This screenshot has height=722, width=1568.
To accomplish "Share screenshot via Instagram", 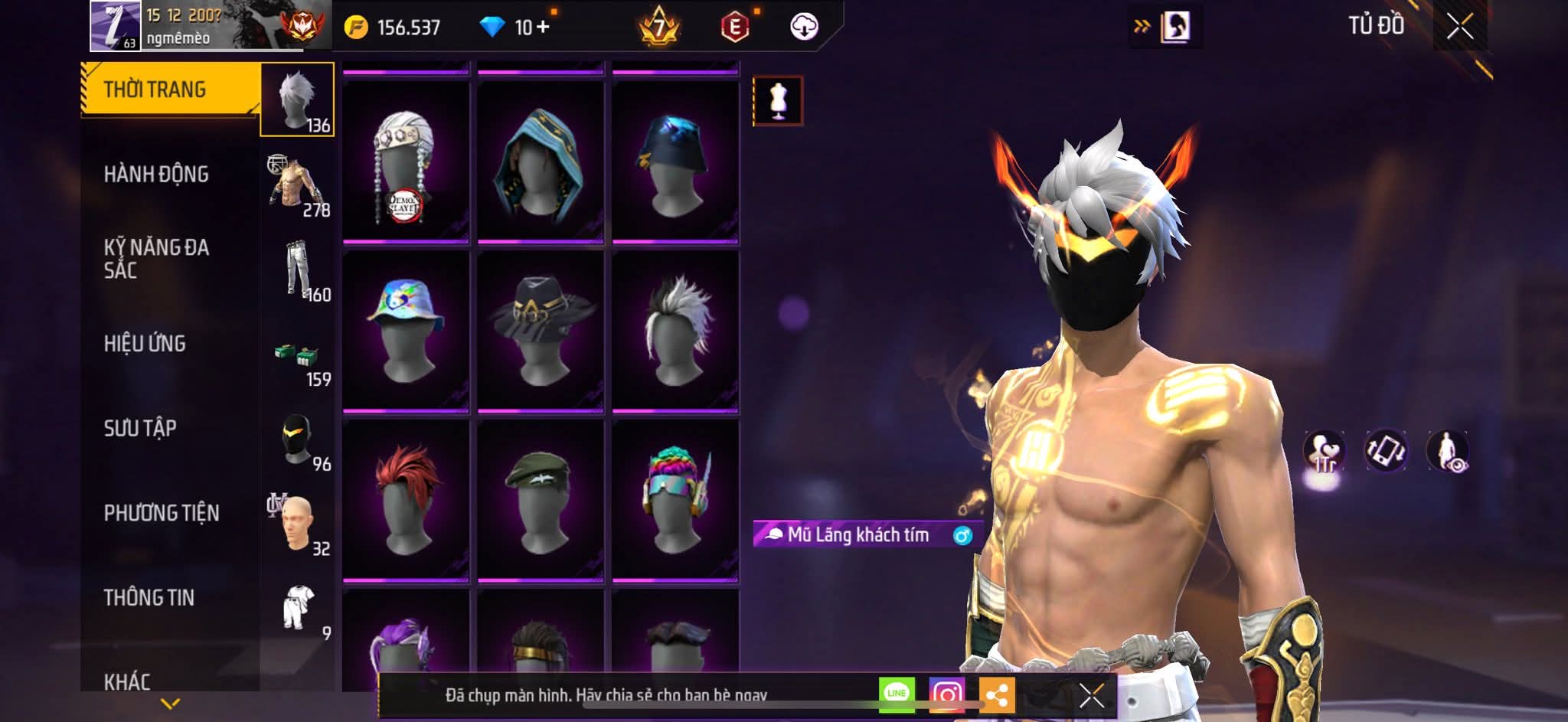I will [946, 694].
